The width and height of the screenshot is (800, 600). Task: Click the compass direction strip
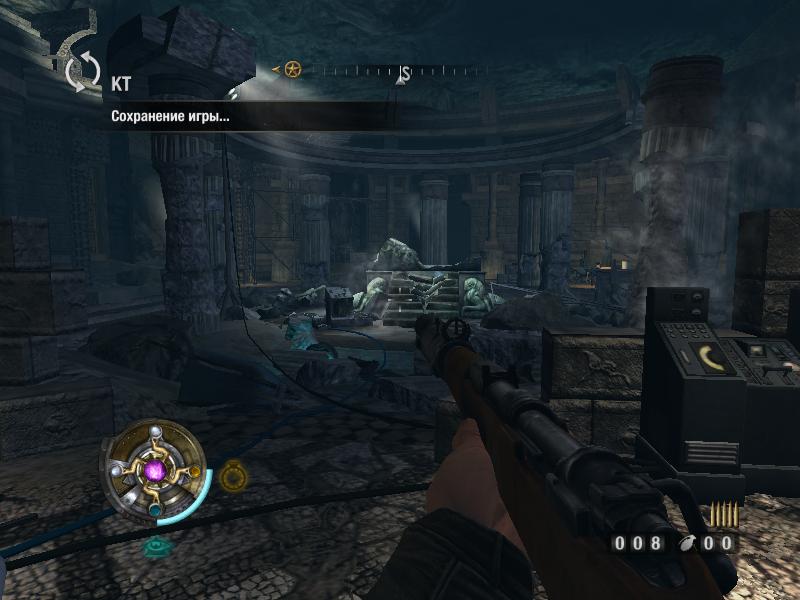coord(390,72)
